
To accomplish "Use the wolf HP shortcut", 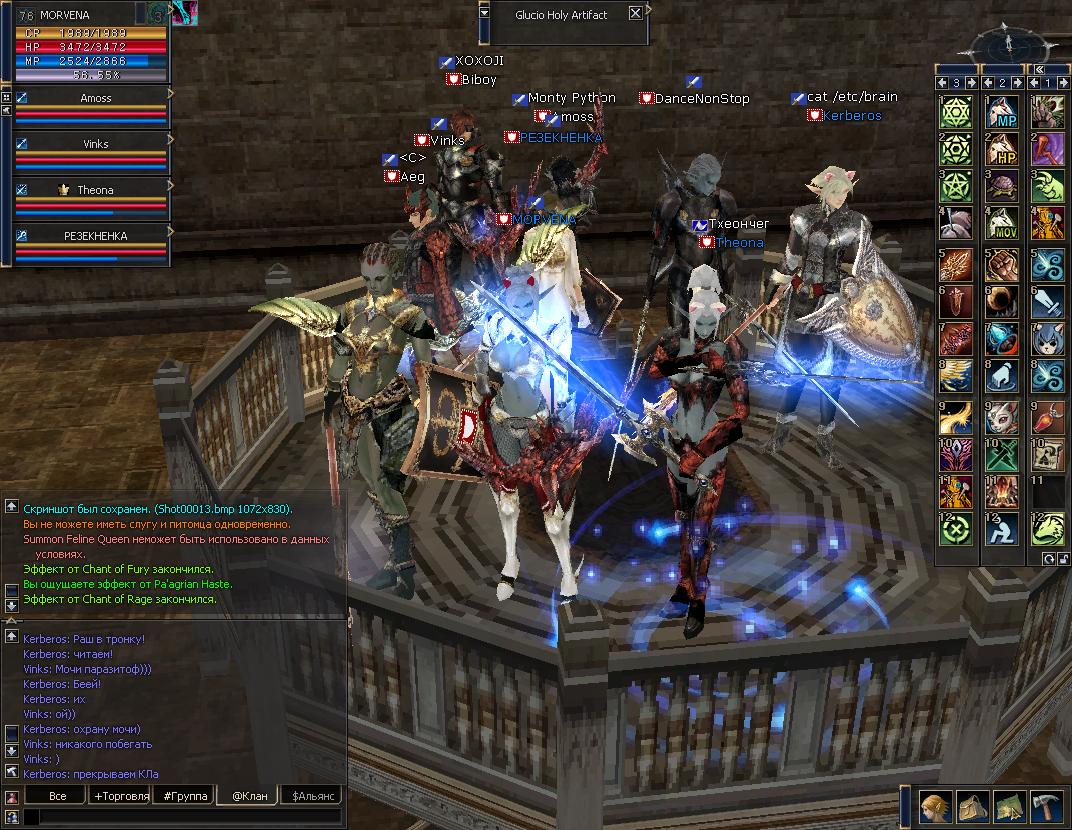I will point(1003,149).
